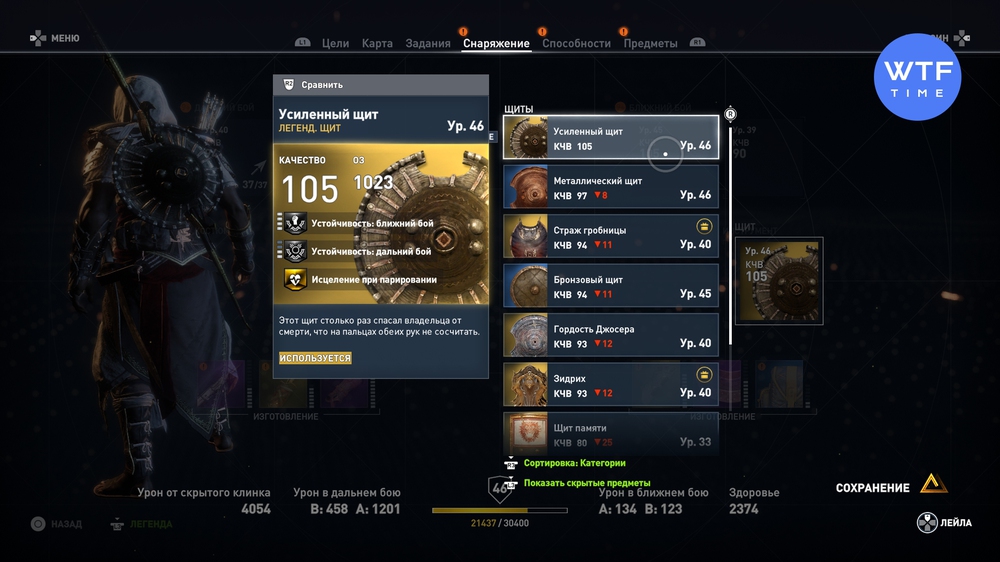Open the Способности tab
The width and height of the screenshot is (1000, 562).
(576, 43)
